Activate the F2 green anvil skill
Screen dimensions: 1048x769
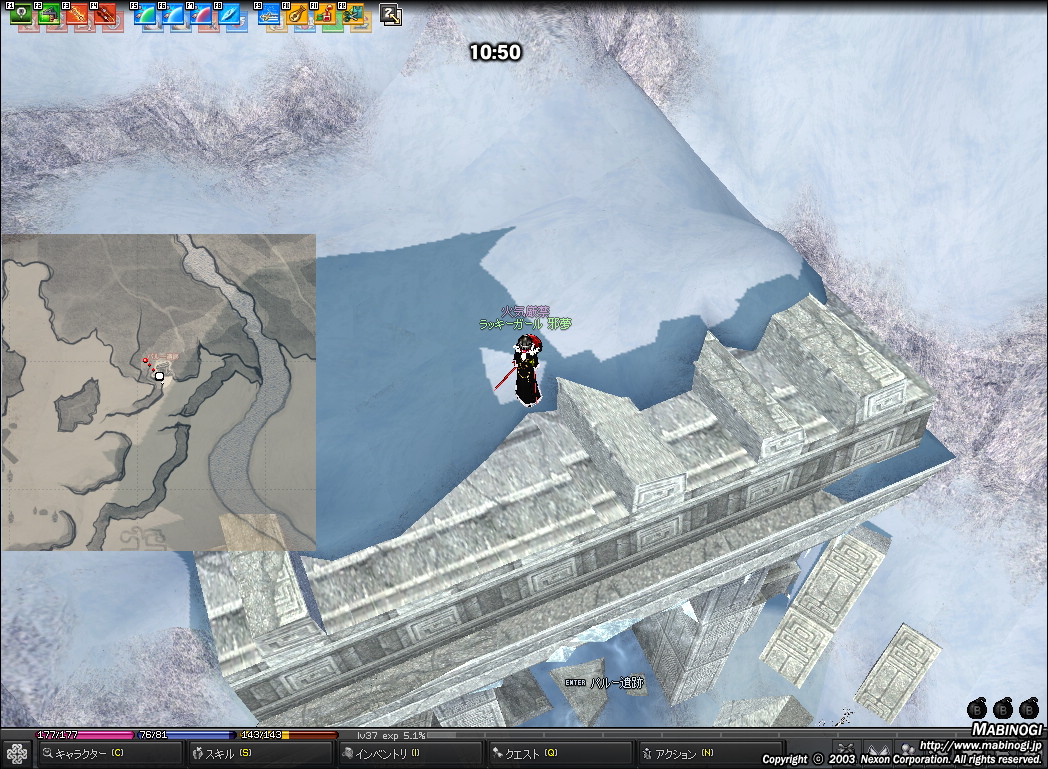[x=50, y=15]
